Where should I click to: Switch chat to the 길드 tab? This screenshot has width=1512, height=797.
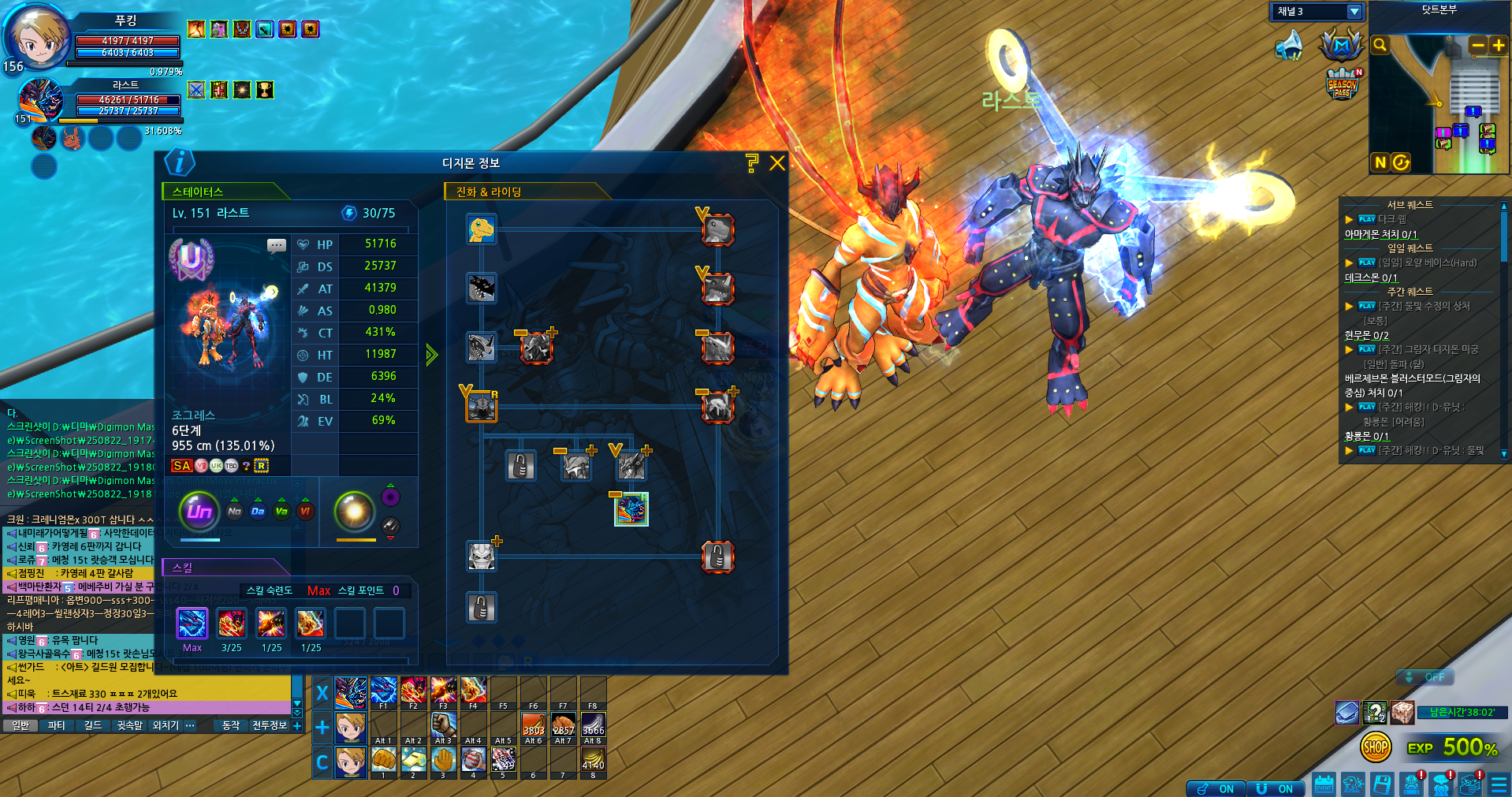point(93,725)
